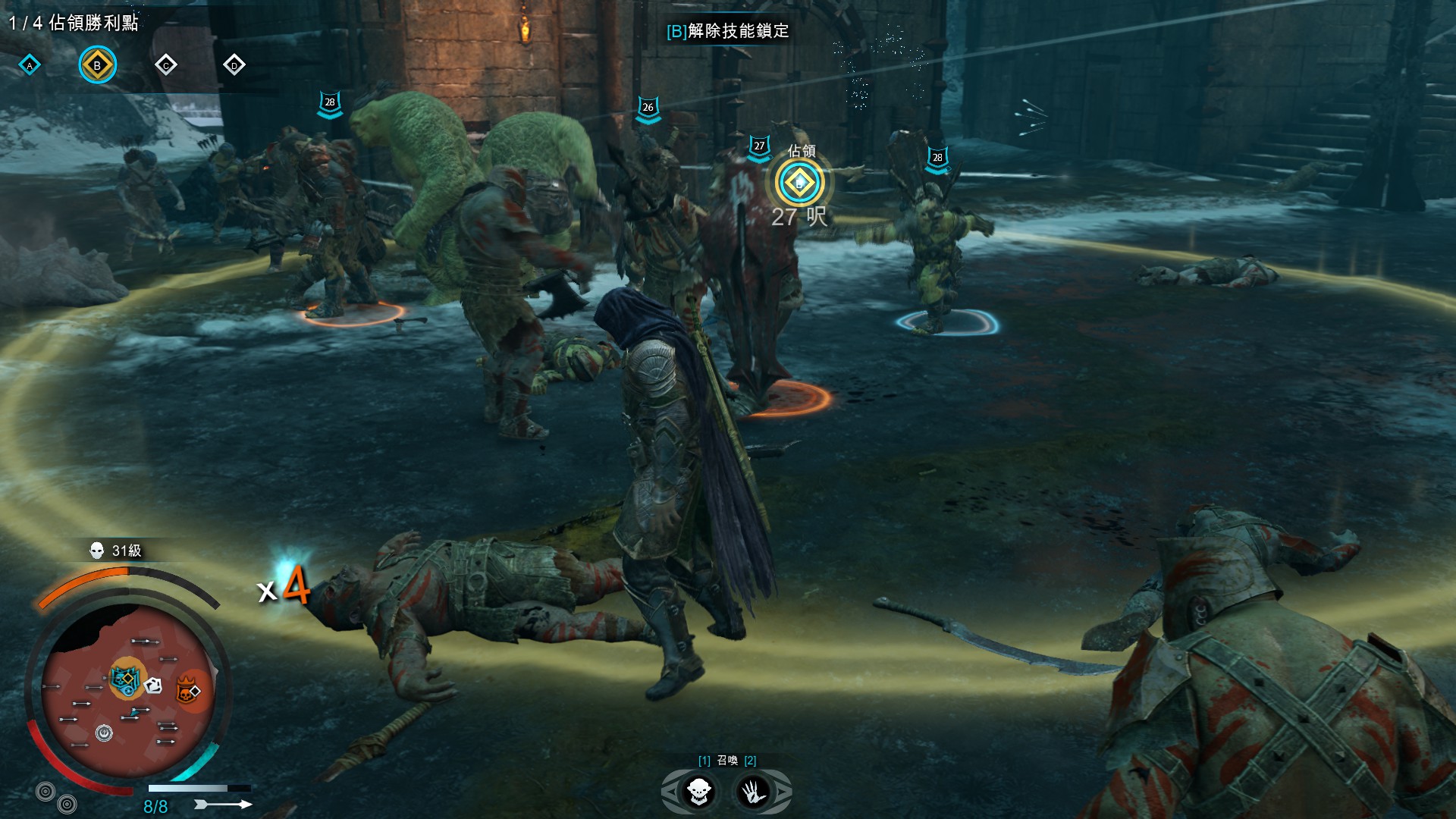Activate the skull summon ability icon

pos(698,792)
